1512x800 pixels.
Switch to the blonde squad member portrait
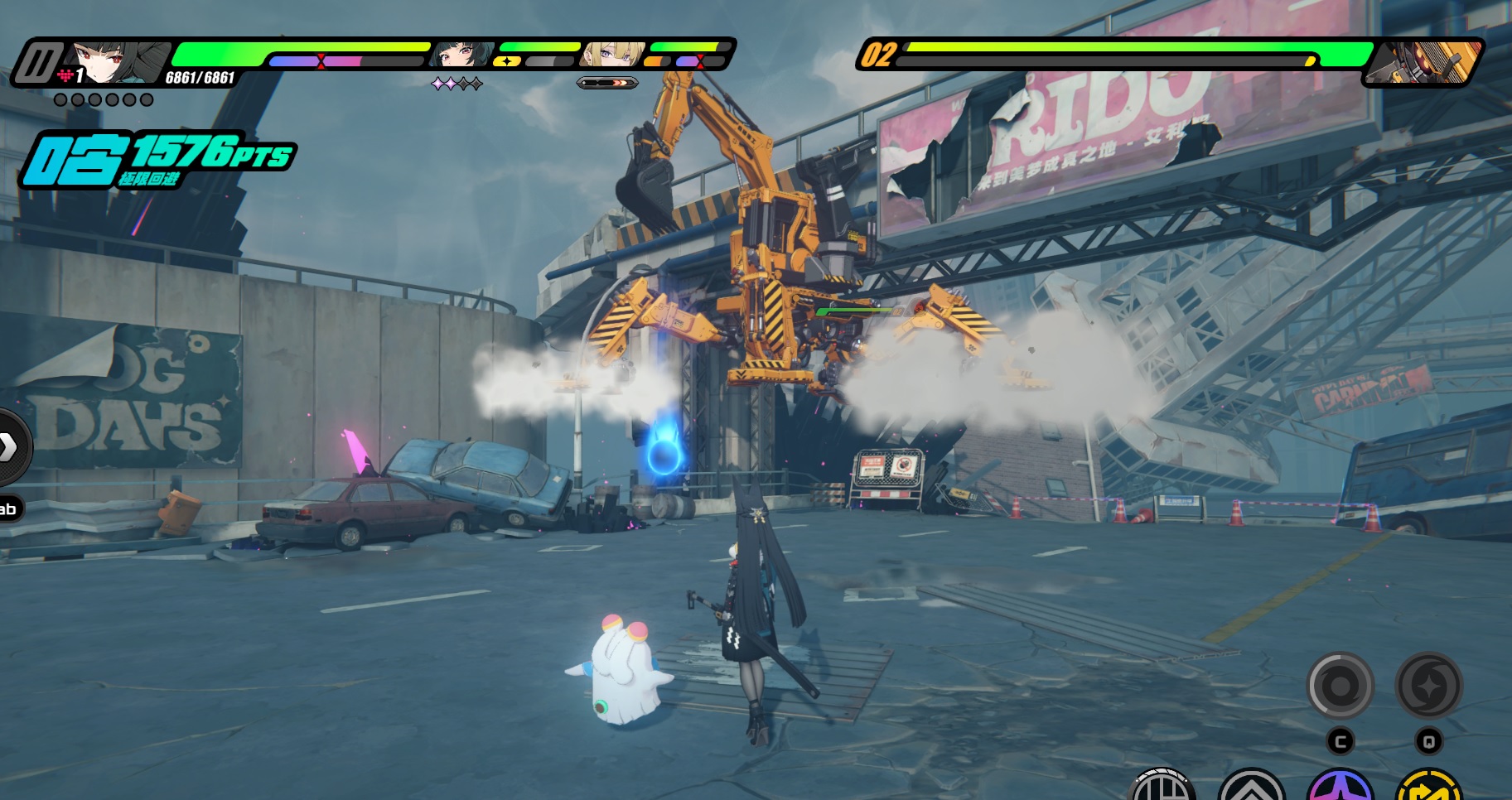pyautogui.click(x=611, y=54)
